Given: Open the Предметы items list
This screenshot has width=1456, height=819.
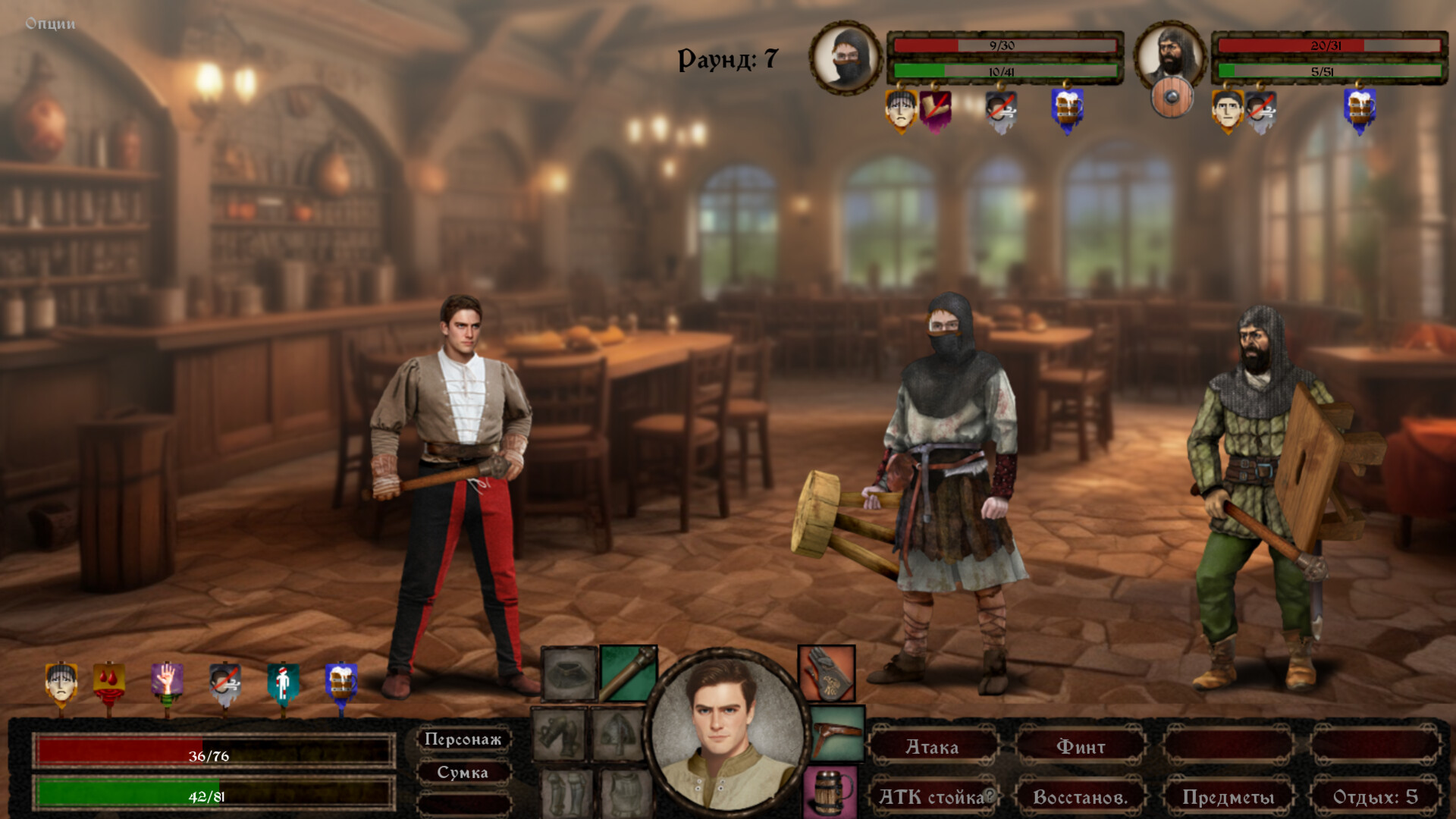Looking at the screenshot, I should (x=1228, y=797).
